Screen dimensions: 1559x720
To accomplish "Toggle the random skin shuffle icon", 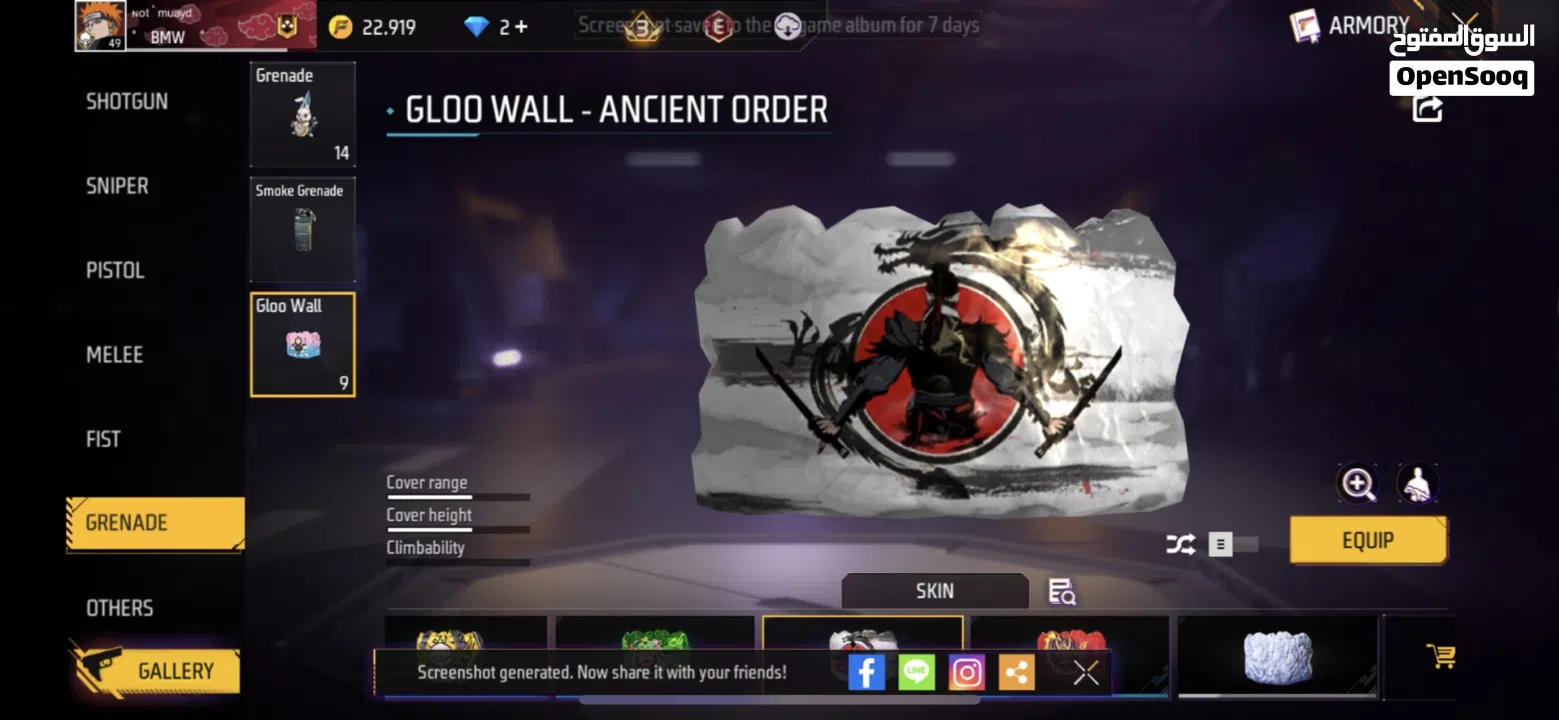I will pos(1180,544).
